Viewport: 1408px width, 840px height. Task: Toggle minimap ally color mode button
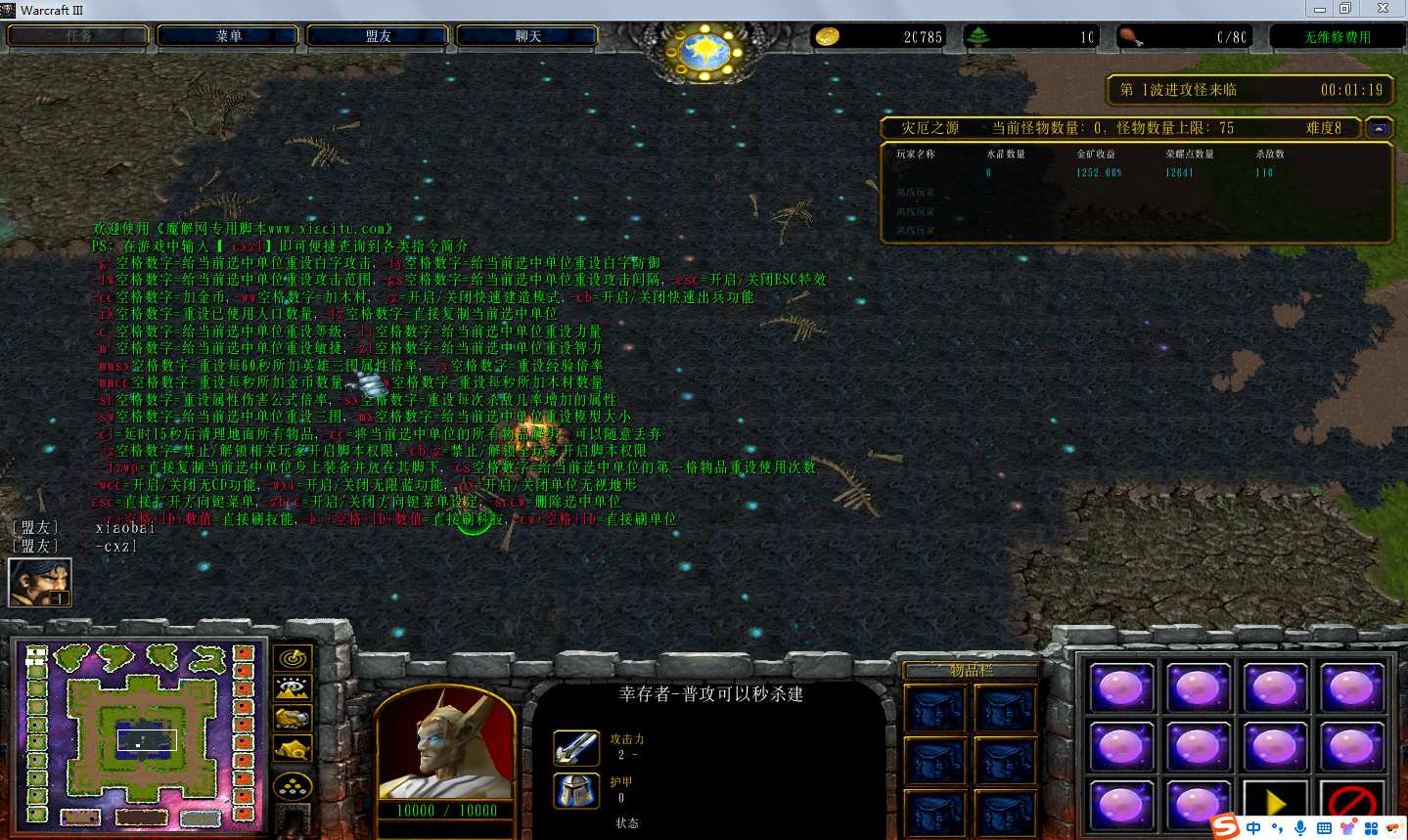293,720
